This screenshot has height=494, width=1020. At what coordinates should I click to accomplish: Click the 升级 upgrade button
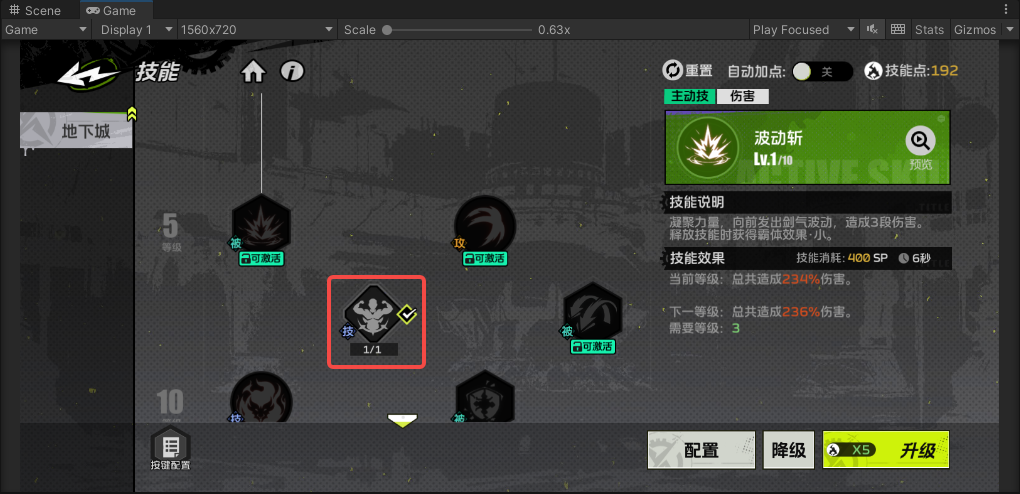885,450
